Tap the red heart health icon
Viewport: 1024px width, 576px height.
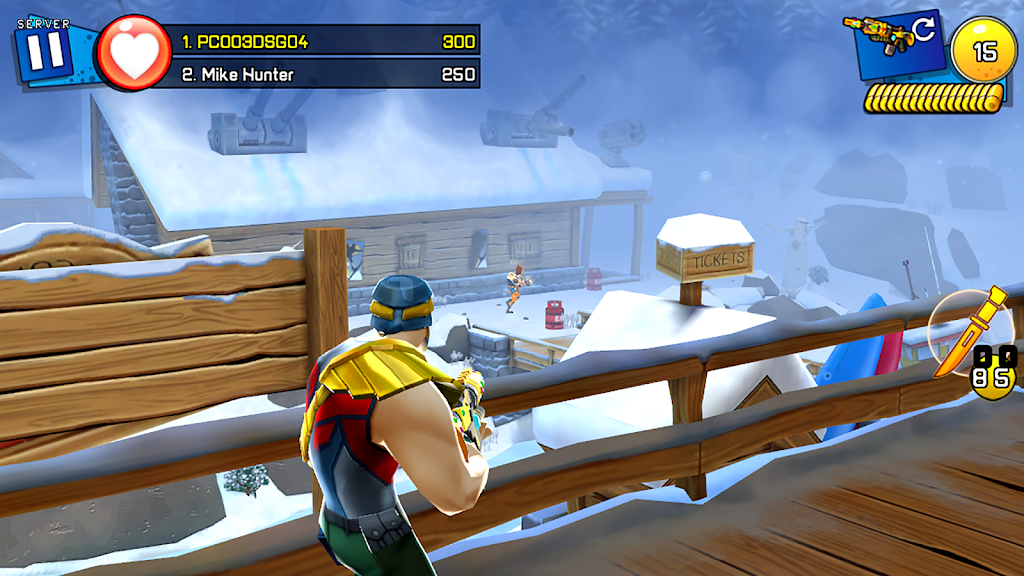pyautogui.click(x=133, y=53)
